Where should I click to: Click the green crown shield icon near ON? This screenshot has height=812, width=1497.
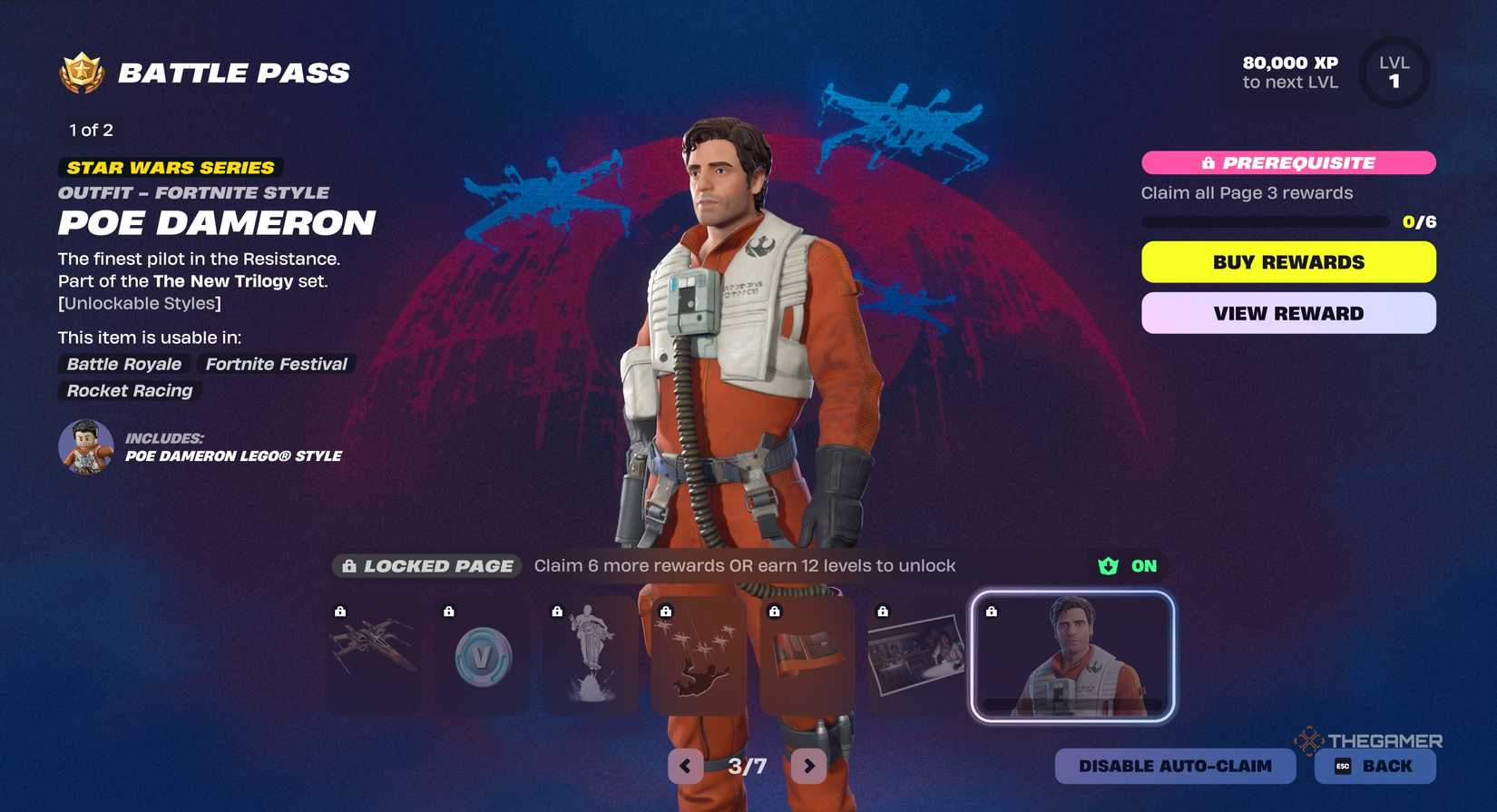point(1109,565)
